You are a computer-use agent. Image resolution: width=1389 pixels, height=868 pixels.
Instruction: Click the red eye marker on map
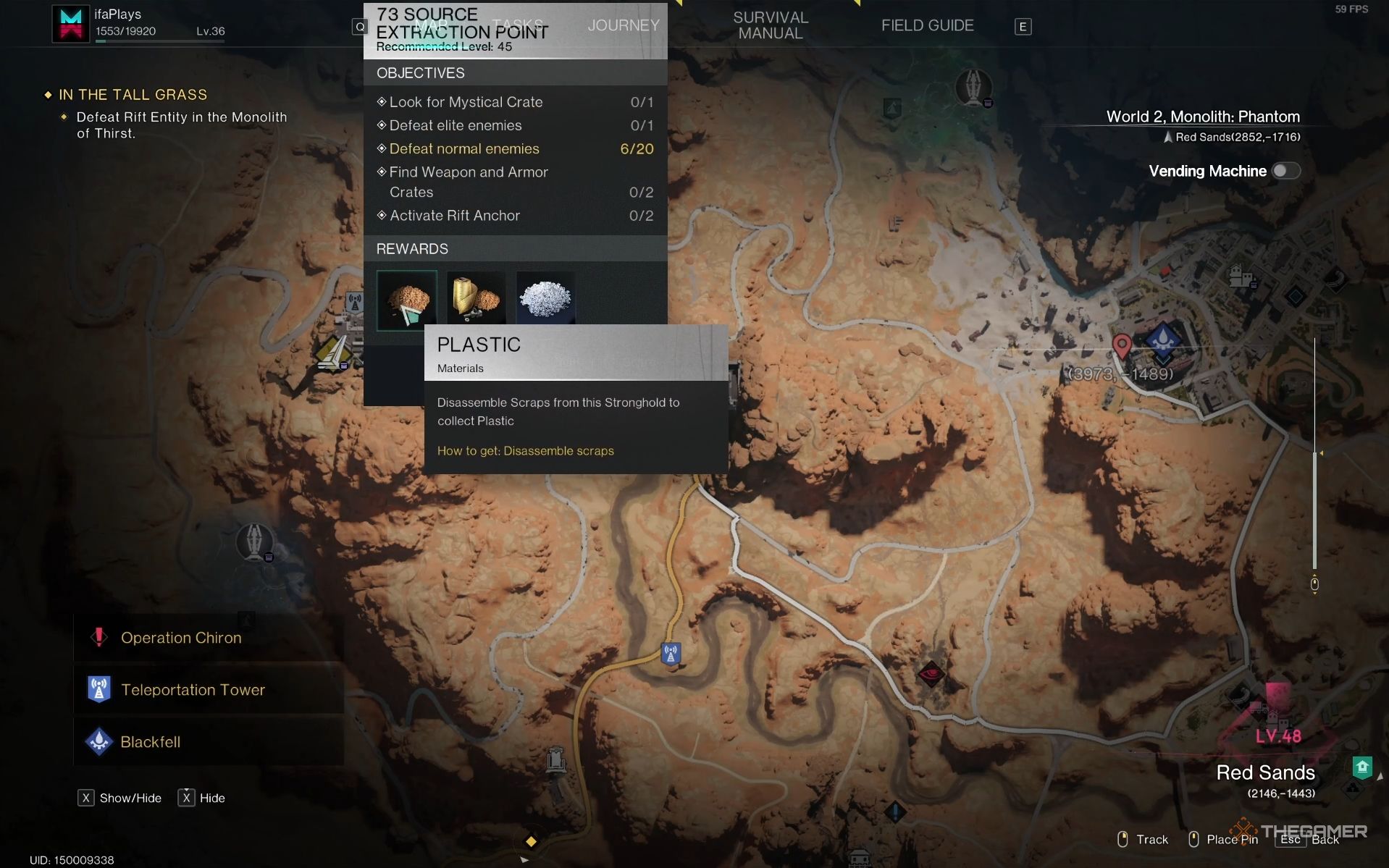931,674
